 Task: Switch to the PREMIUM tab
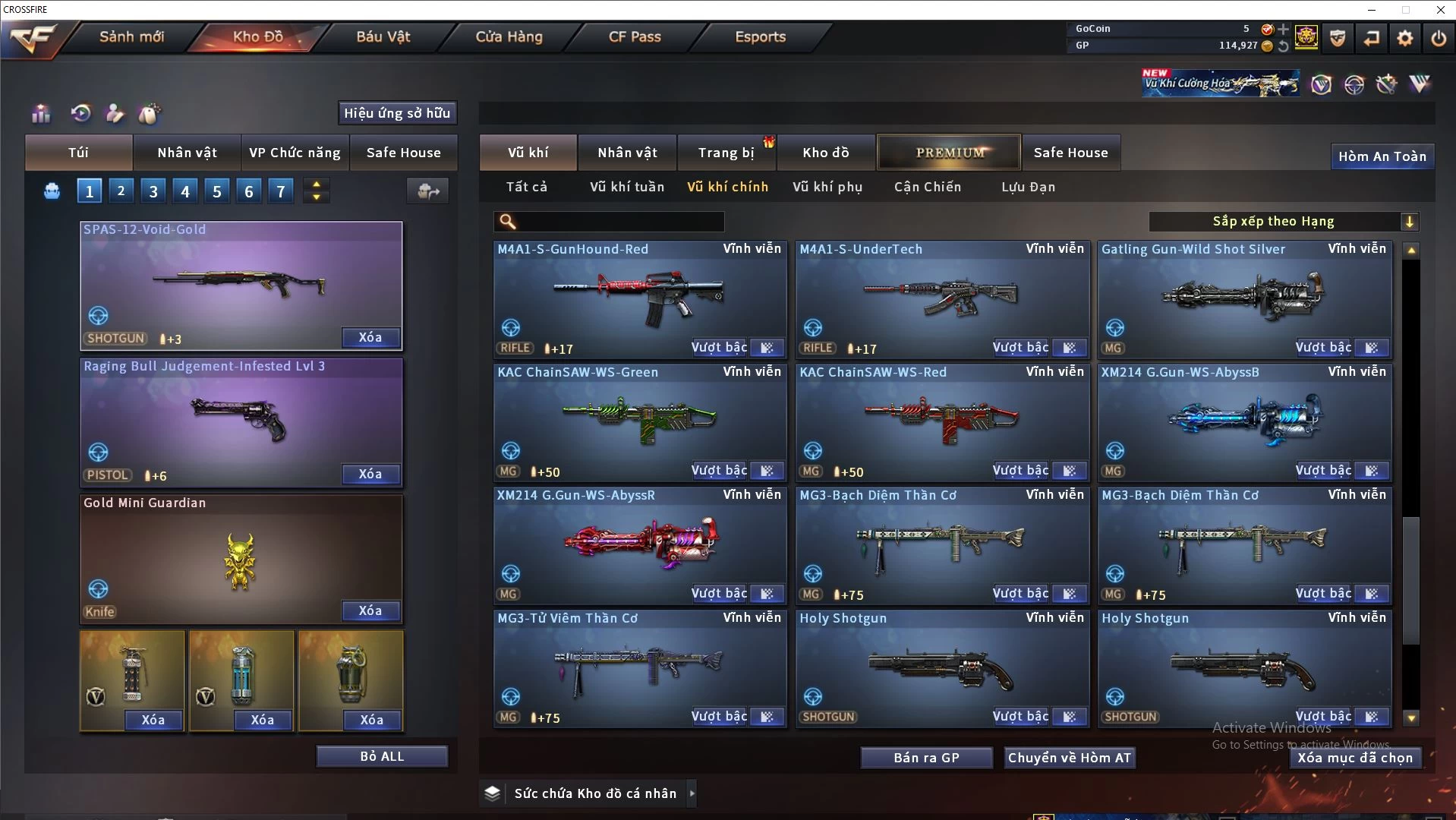pyautogui.click(x=949, y=153)
